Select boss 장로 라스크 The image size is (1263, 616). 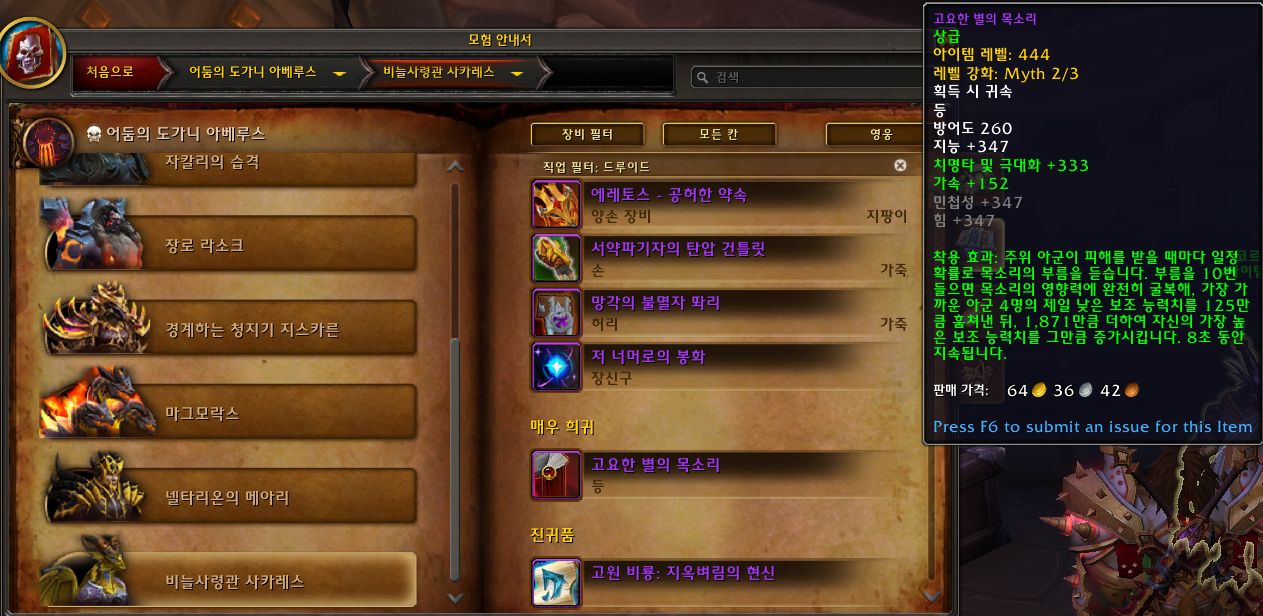point(230,245)
